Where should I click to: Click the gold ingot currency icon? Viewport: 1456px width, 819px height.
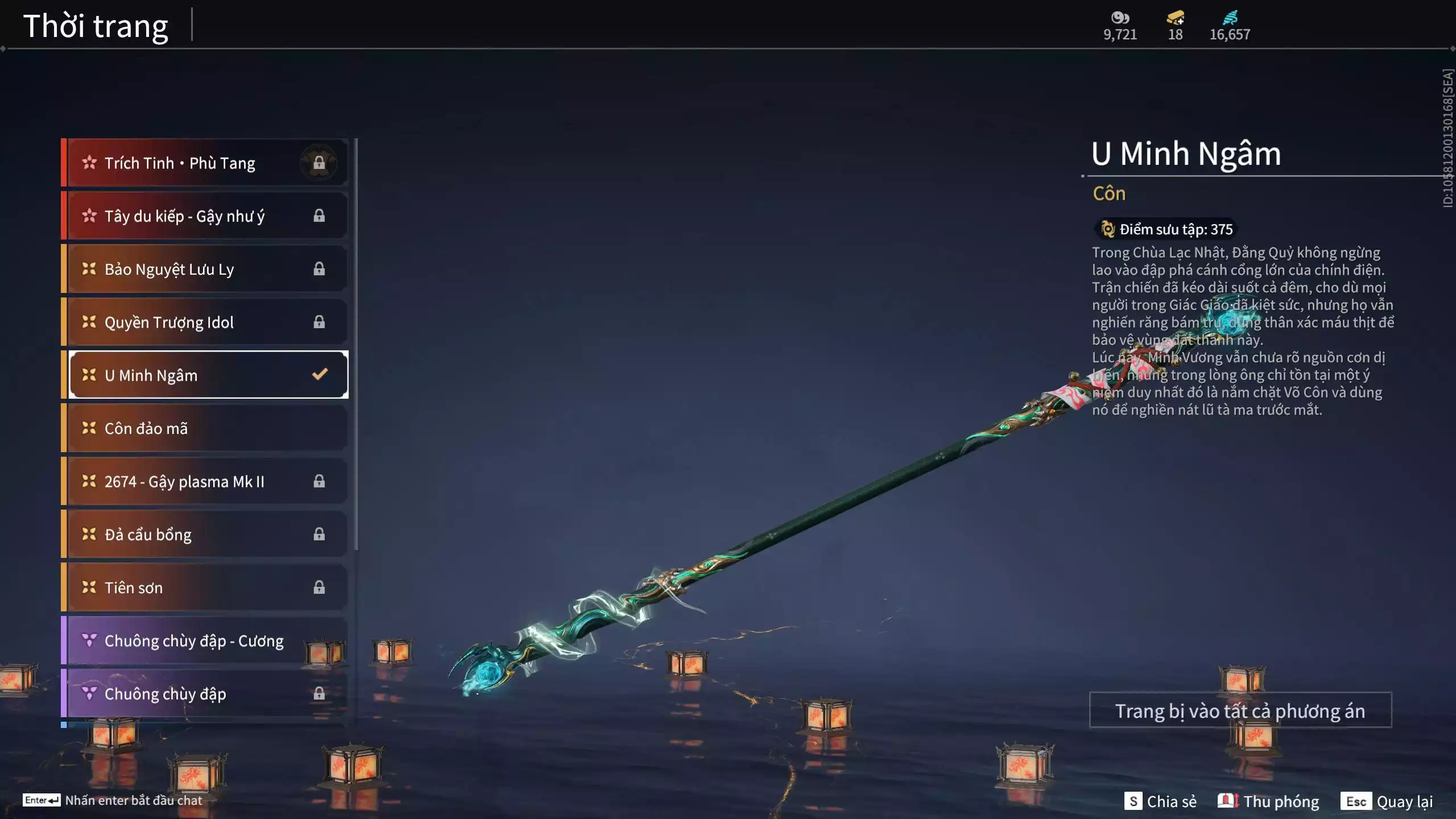pos(1175,18)
